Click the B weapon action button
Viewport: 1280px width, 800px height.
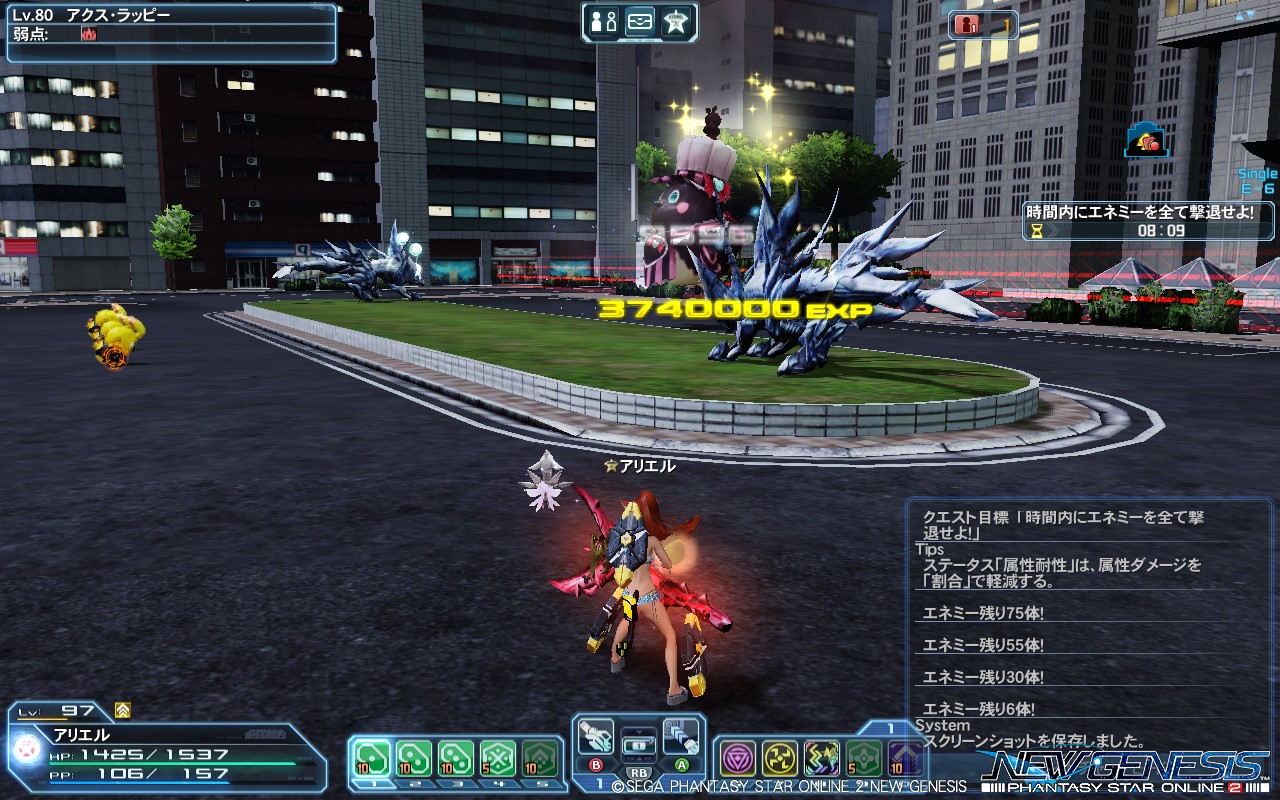coord(596,764)
